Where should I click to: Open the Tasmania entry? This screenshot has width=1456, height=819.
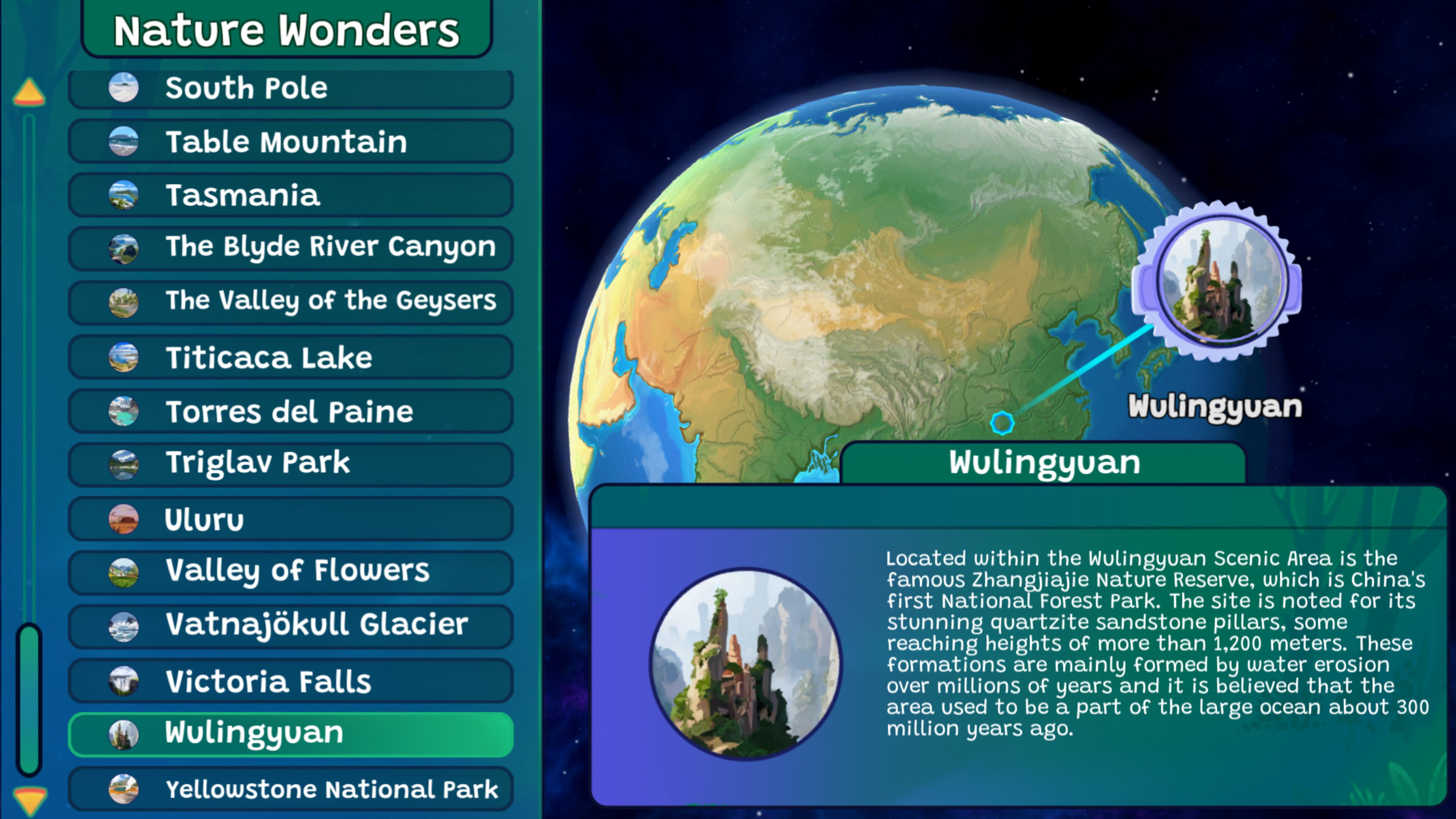290,195
